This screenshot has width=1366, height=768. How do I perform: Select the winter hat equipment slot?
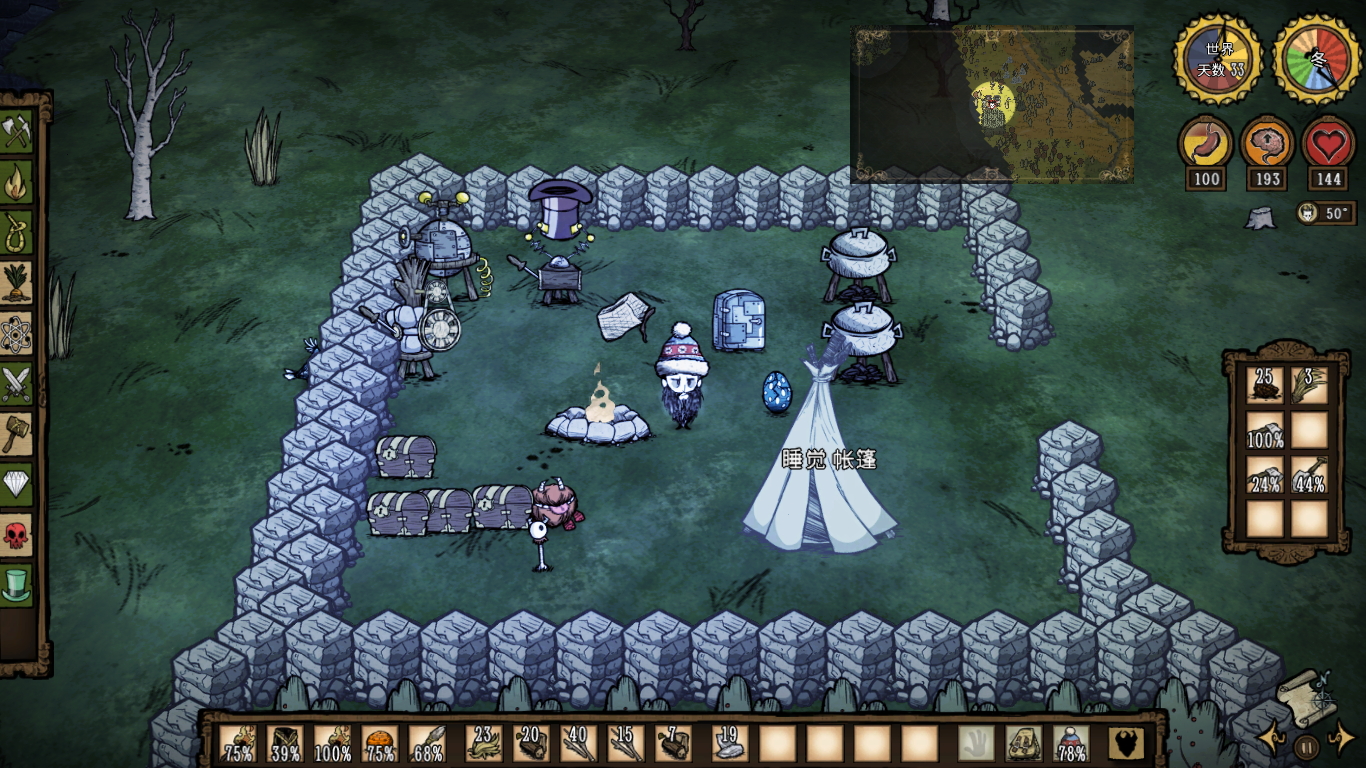tap(1072, 743)
